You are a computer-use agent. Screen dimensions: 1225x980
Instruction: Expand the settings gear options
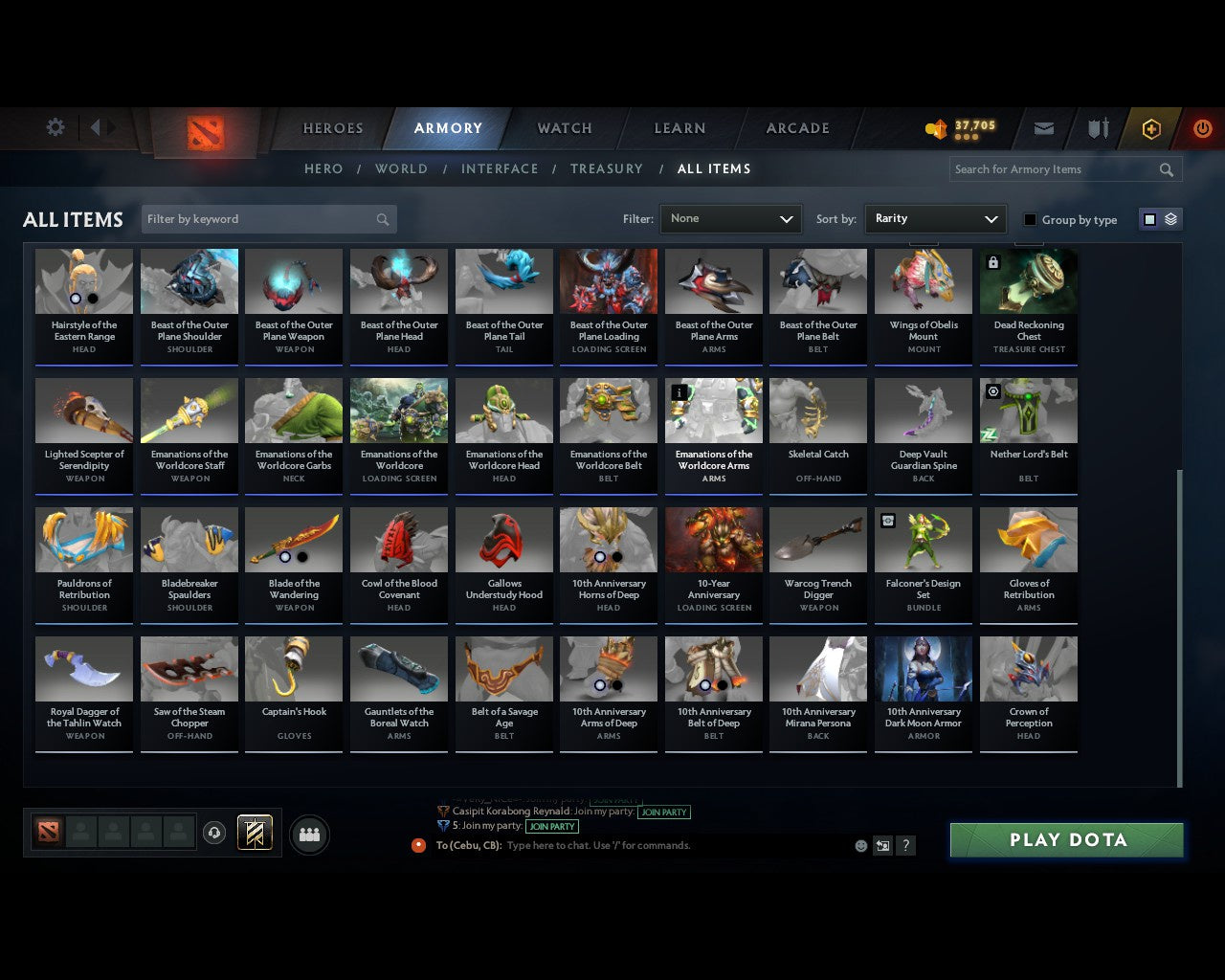55,127
